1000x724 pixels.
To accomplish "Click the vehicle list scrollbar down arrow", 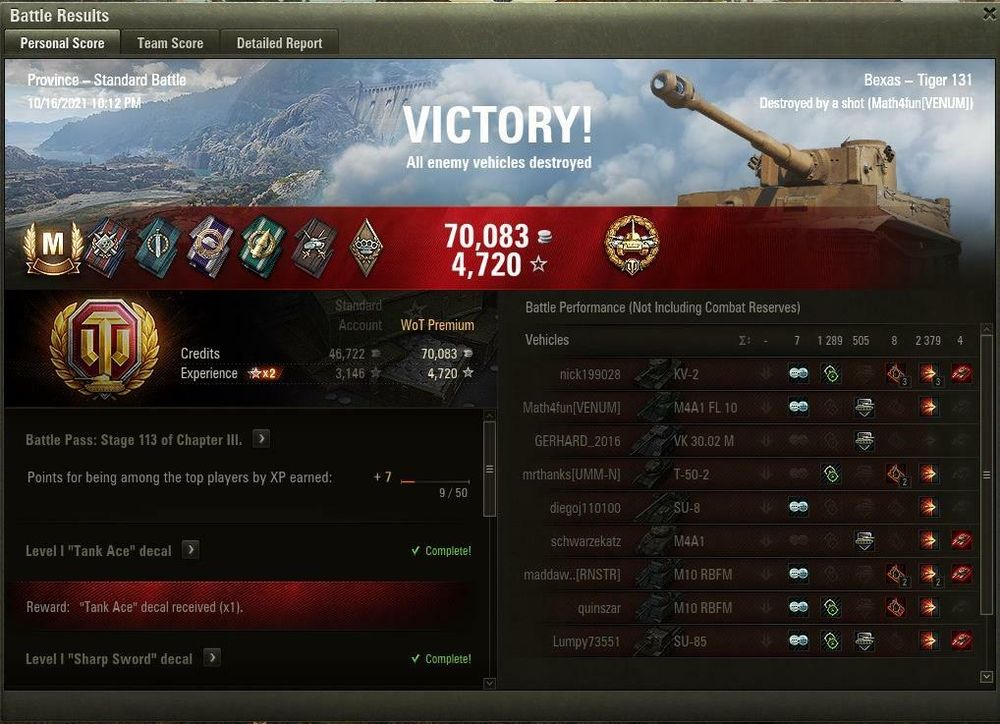I will (x=988, y=677).
